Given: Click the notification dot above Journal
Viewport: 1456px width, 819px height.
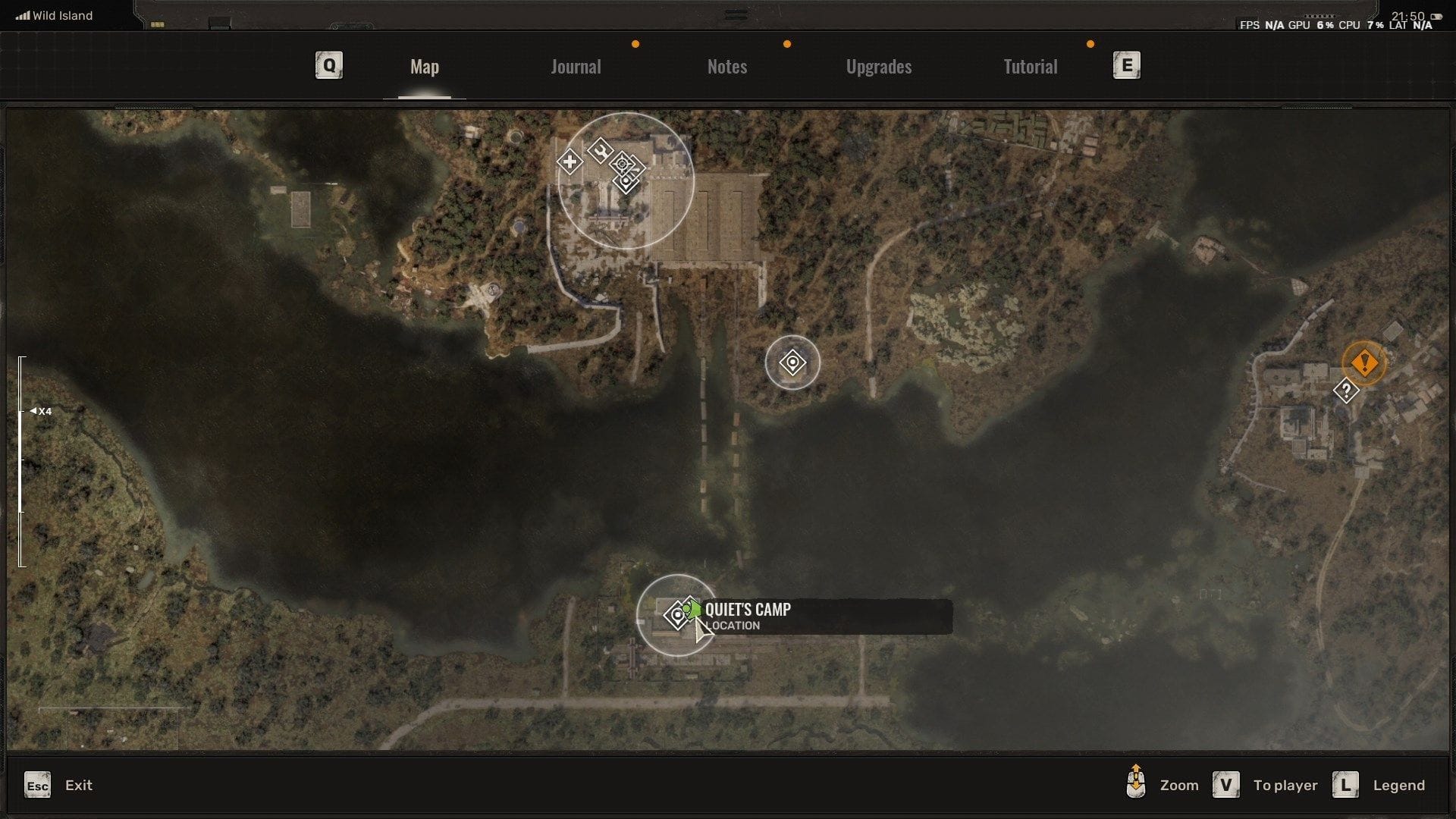Looking at the screenshot, I should click(x=635, y=44).
